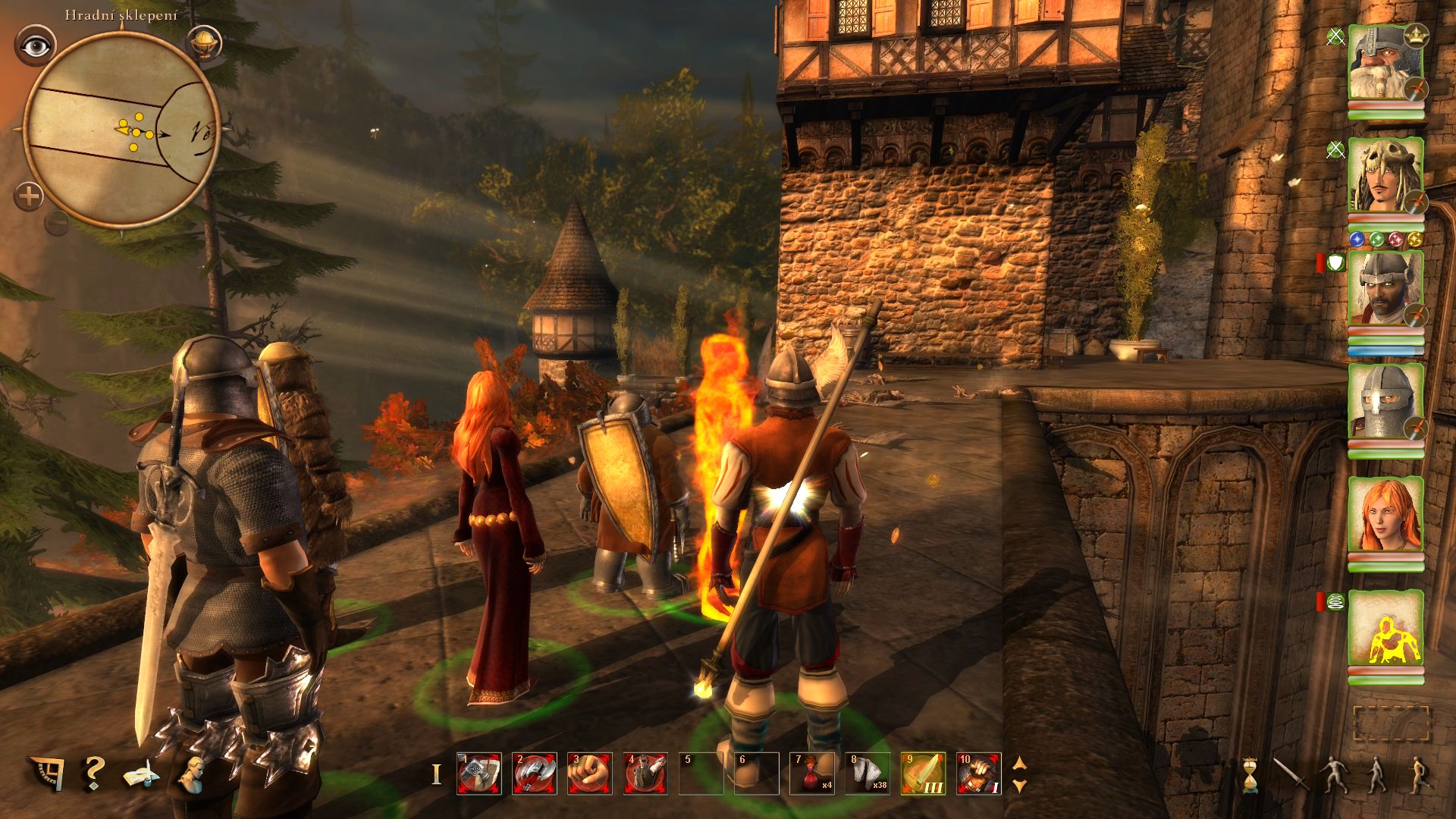Activate the hammer skill in slot 1
The width and height of the screenshot is (1456, 819).
(x=479, y=773)
